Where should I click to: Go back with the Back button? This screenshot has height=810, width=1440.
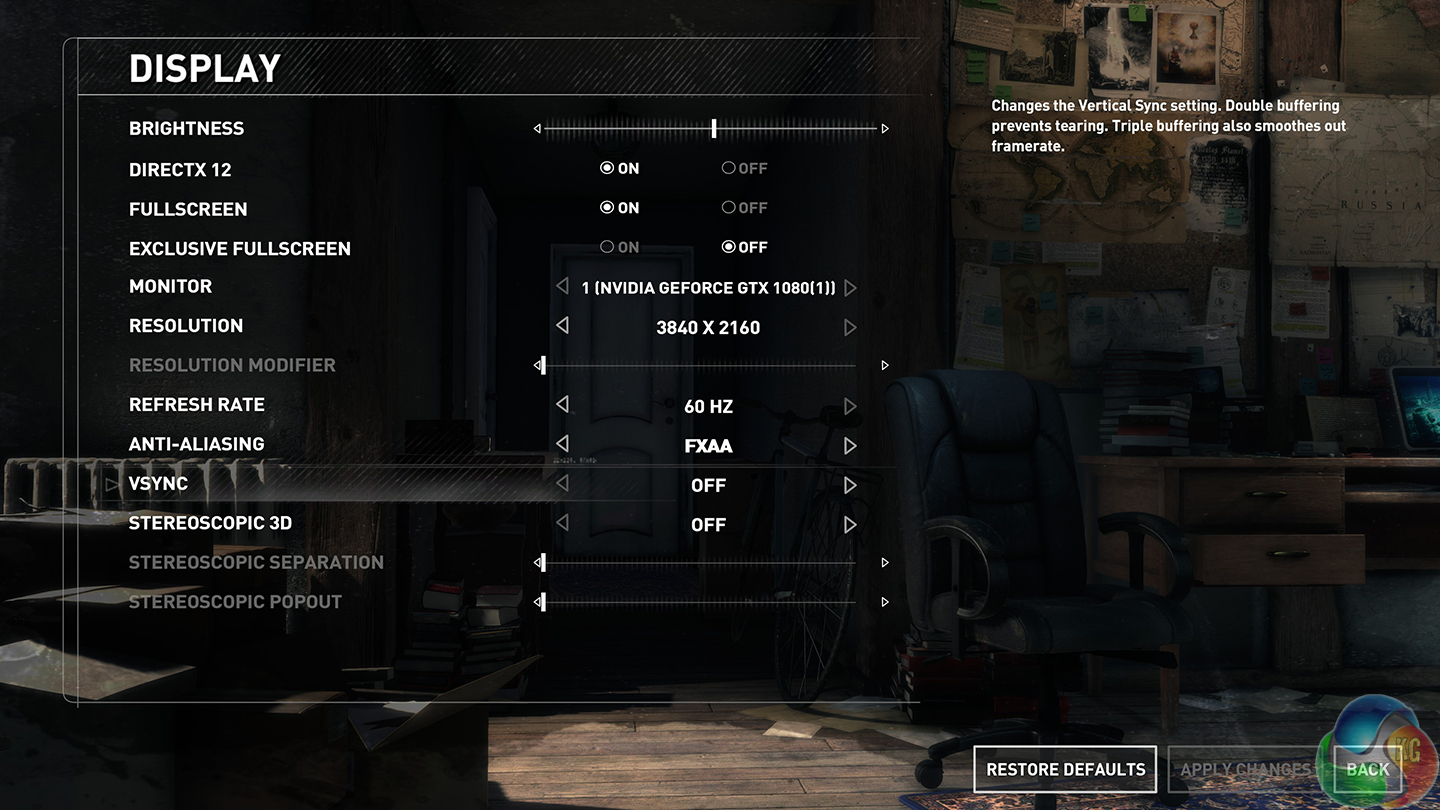coord(1367,769)
